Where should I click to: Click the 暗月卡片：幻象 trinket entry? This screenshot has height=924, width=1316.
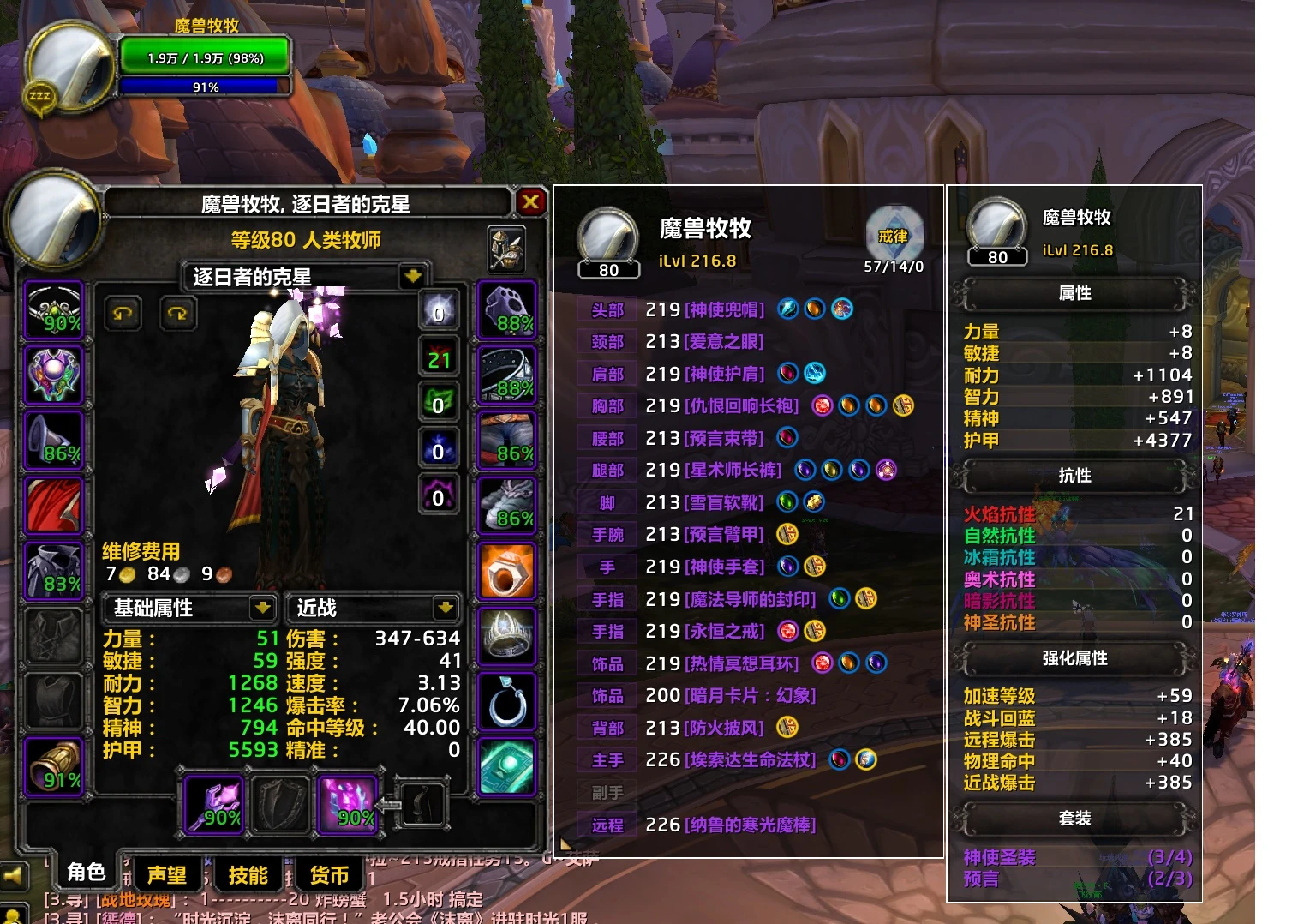[x=750, y=696]
